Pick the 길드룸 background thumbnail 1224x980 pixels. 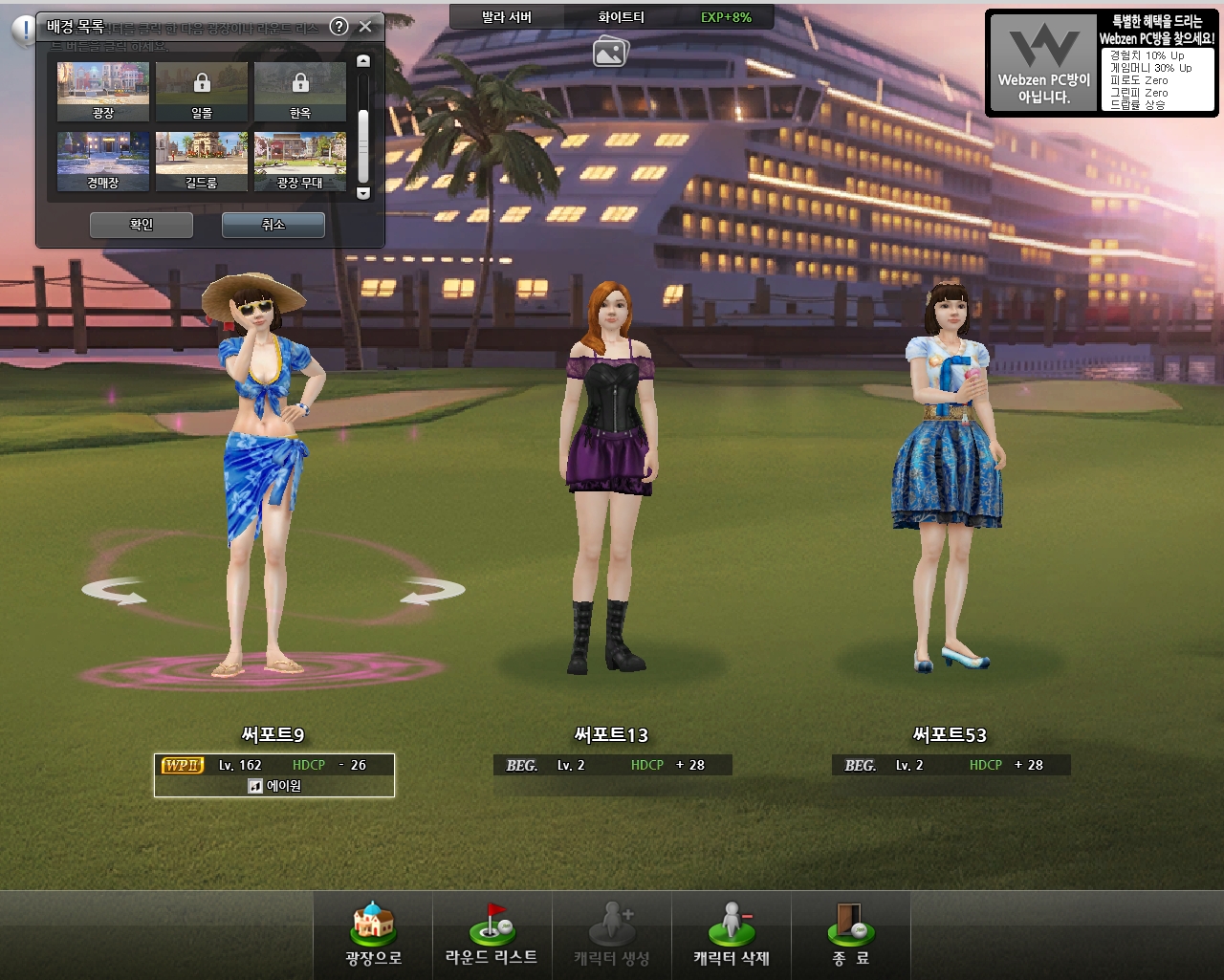click(x=202, y=161)
